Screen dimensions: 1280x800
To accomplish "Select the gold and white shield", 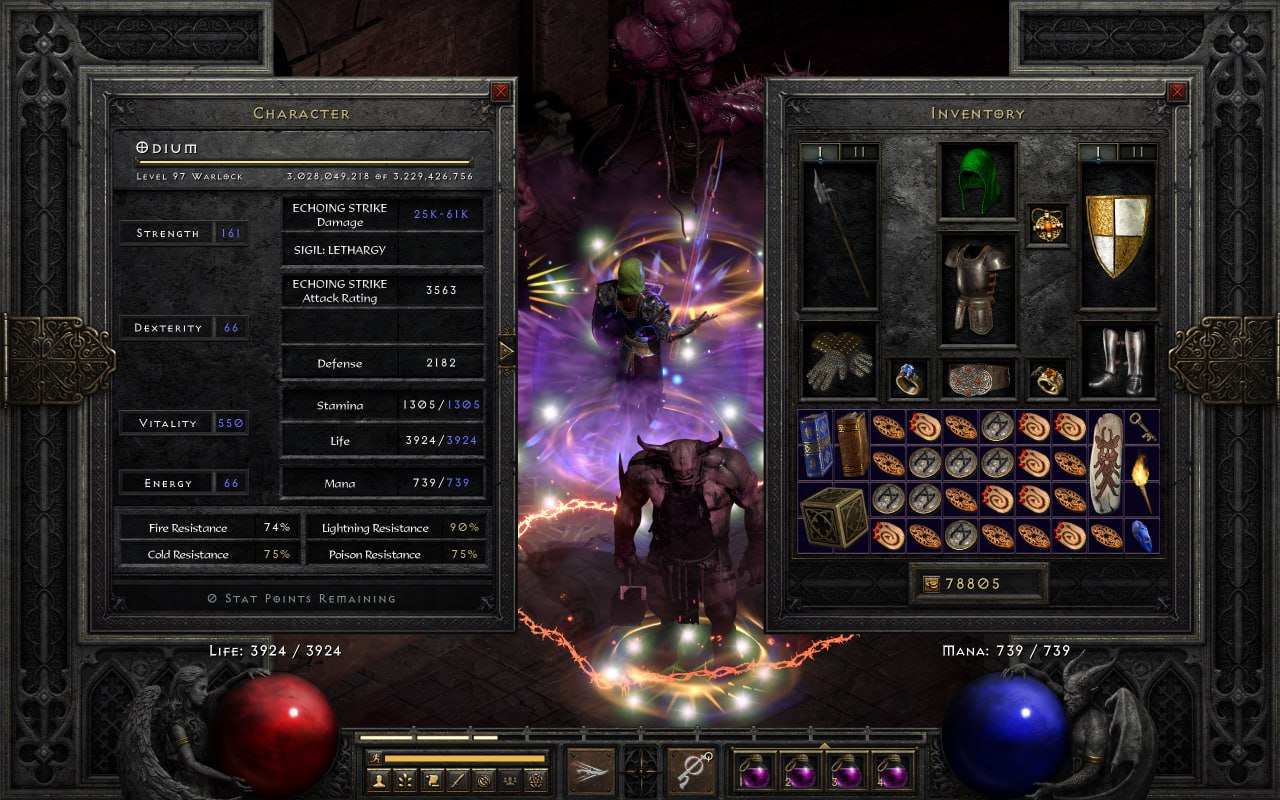I will coord(1117,235).
